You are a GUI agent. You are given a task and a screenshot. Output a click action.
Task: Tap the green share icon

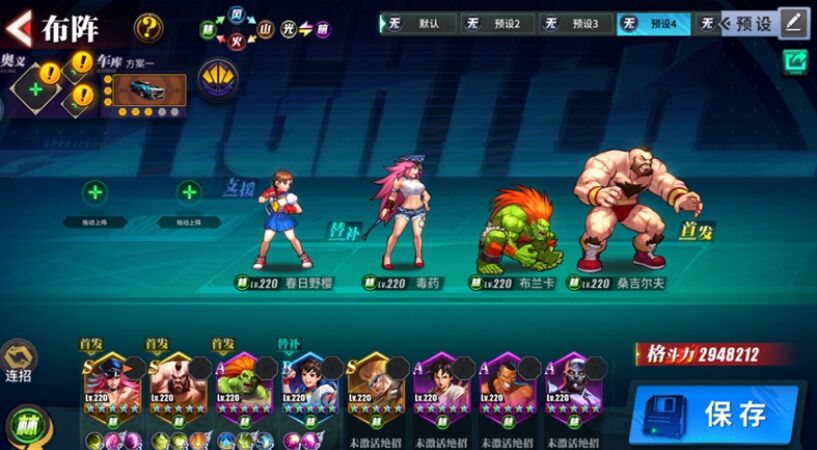point(796,62)
